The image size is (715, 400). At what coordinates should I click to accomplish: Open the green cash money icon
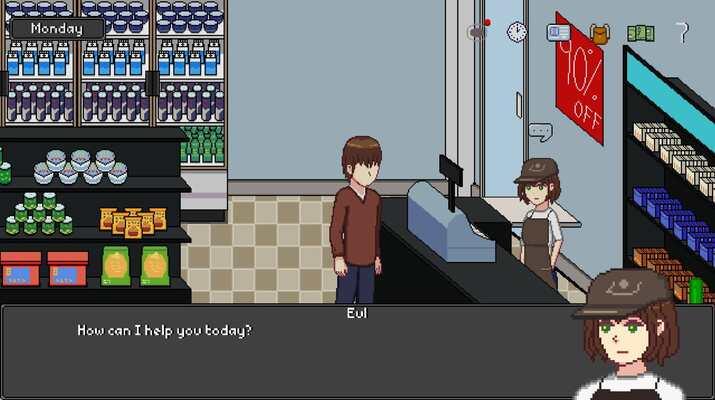(640, 33)
